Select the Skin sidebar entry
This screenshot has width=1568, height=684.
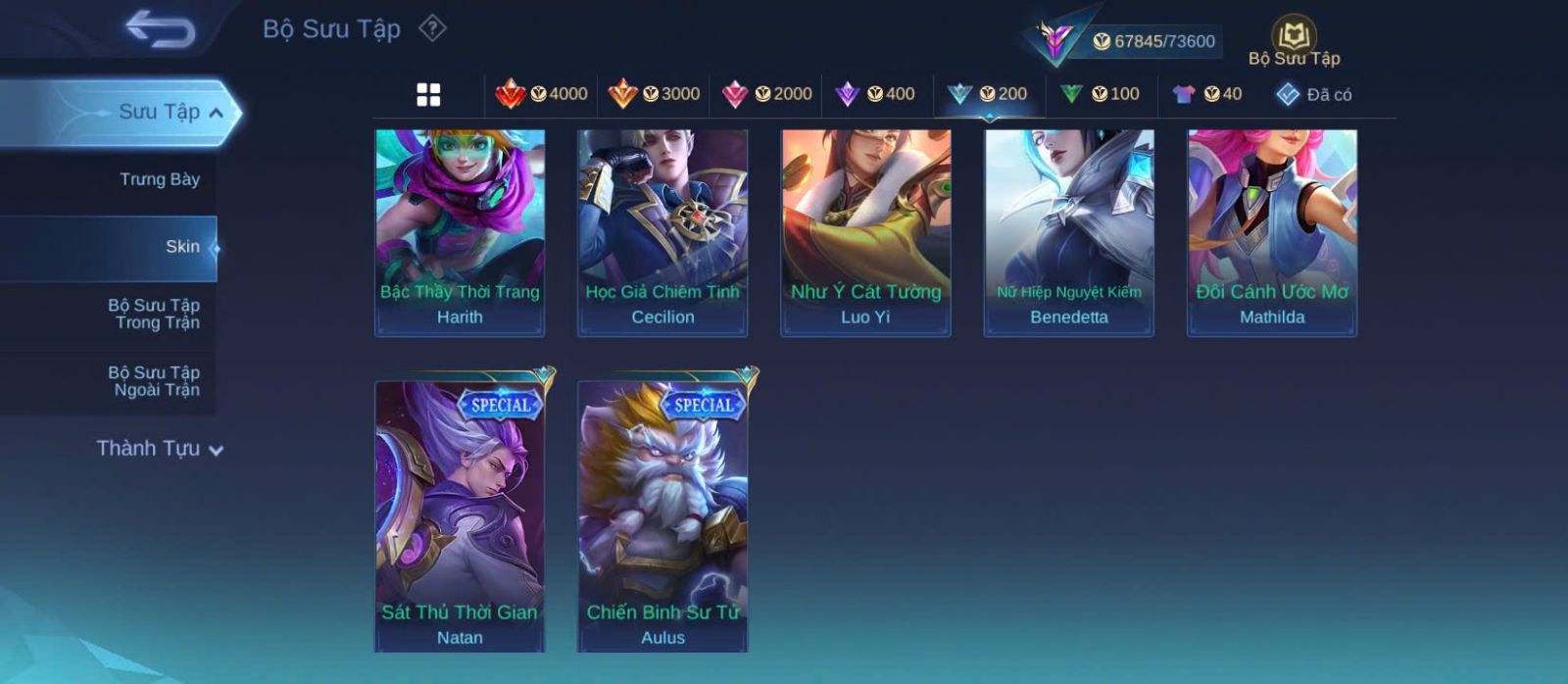click(182, 247)
